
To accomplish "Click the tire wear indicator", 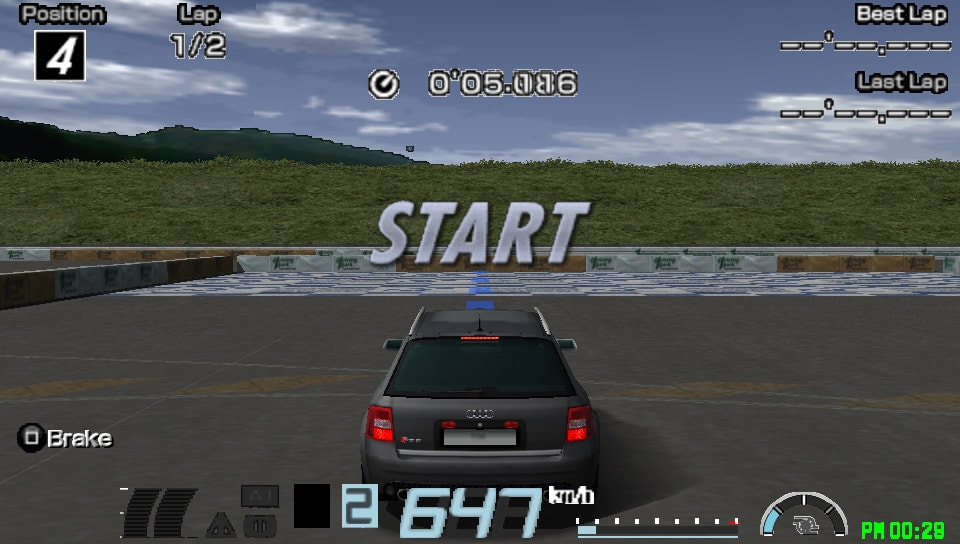I will pyautogui.click(x=159, y=511).
